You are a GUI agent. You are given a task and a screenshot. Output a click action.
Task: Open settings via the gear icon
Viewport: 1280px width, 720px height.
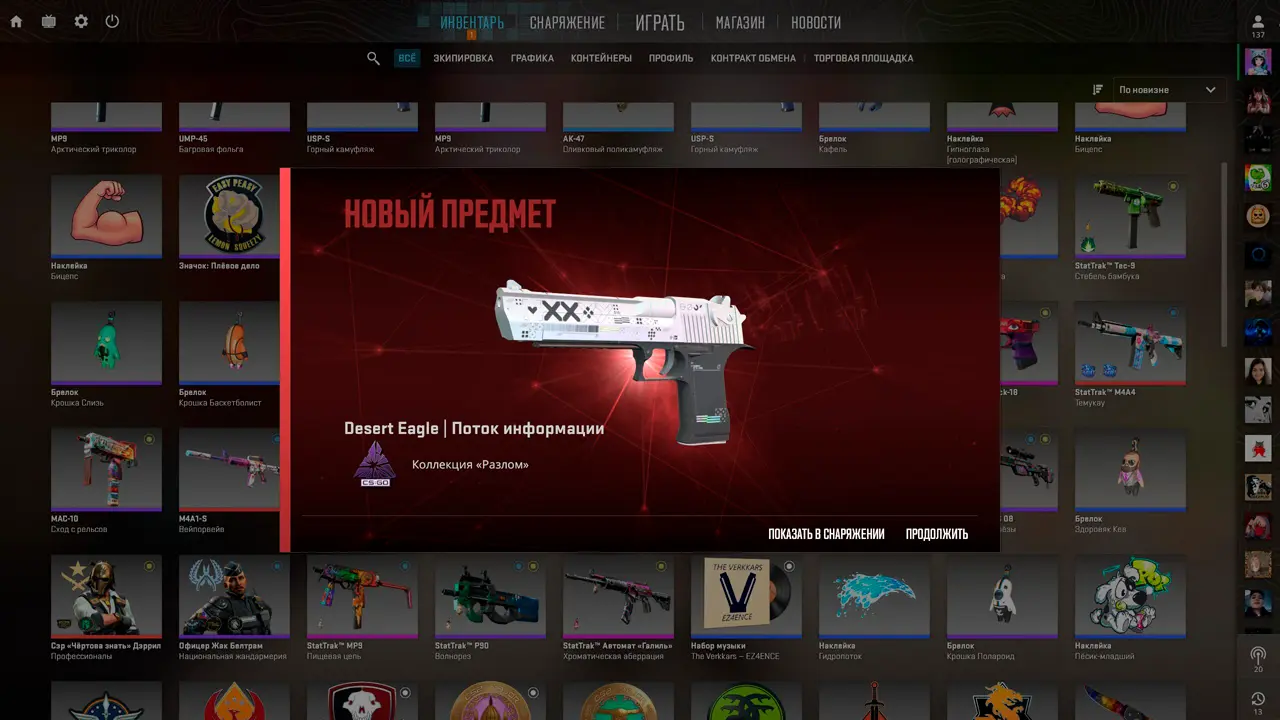(x=81, y=21)
